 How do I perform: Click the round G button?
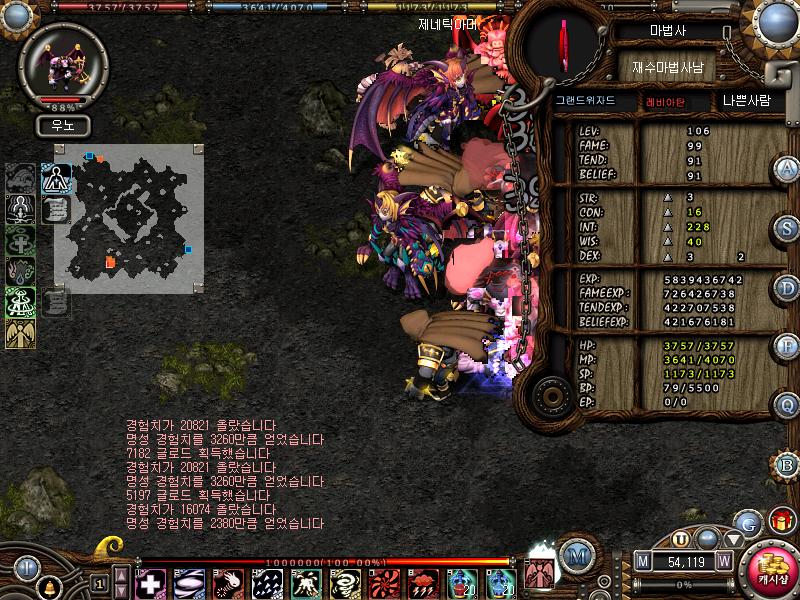(748, 522)
